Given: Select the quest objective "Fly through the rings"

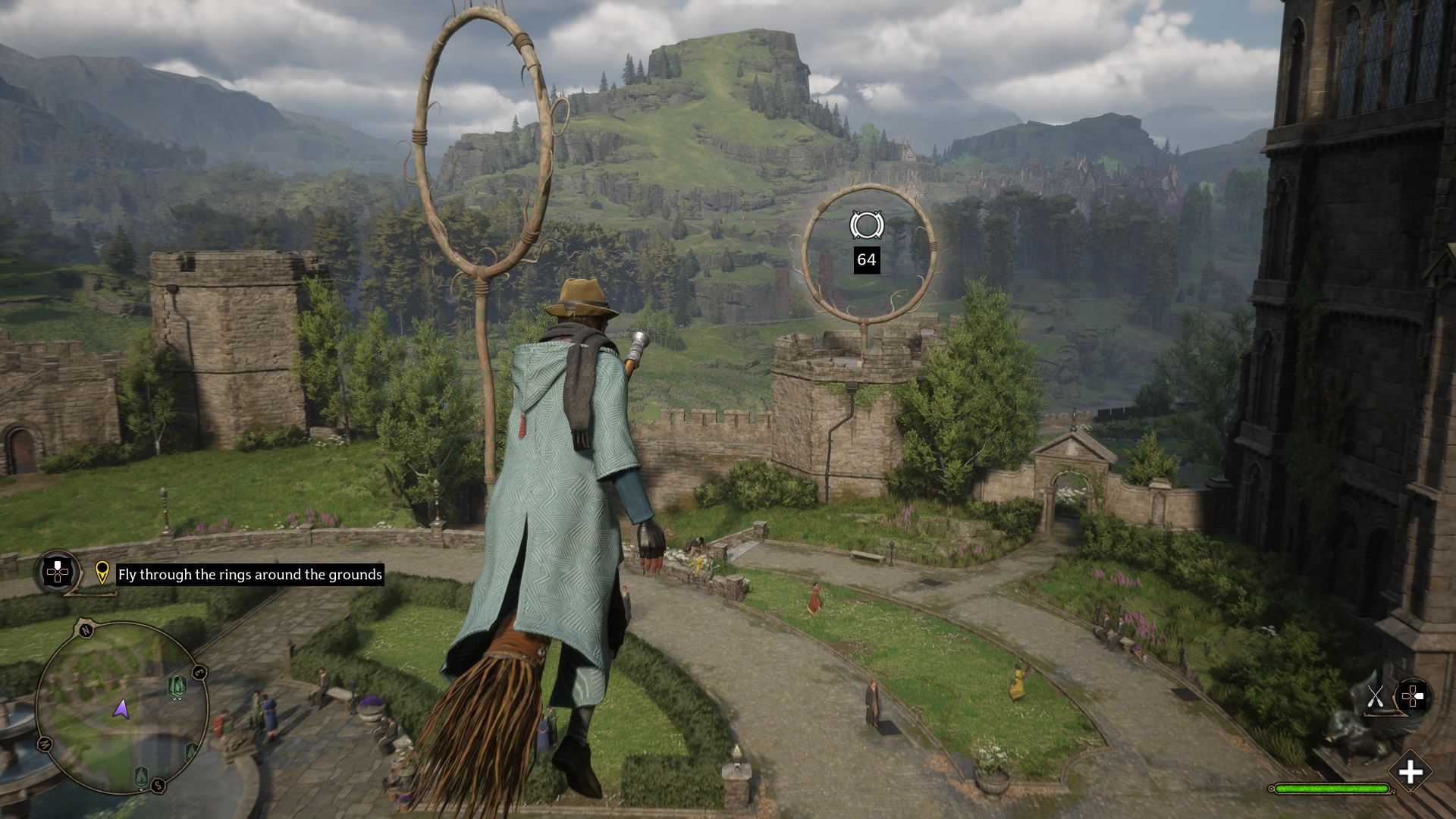Looking at the screenshot, I should (249, 575).
